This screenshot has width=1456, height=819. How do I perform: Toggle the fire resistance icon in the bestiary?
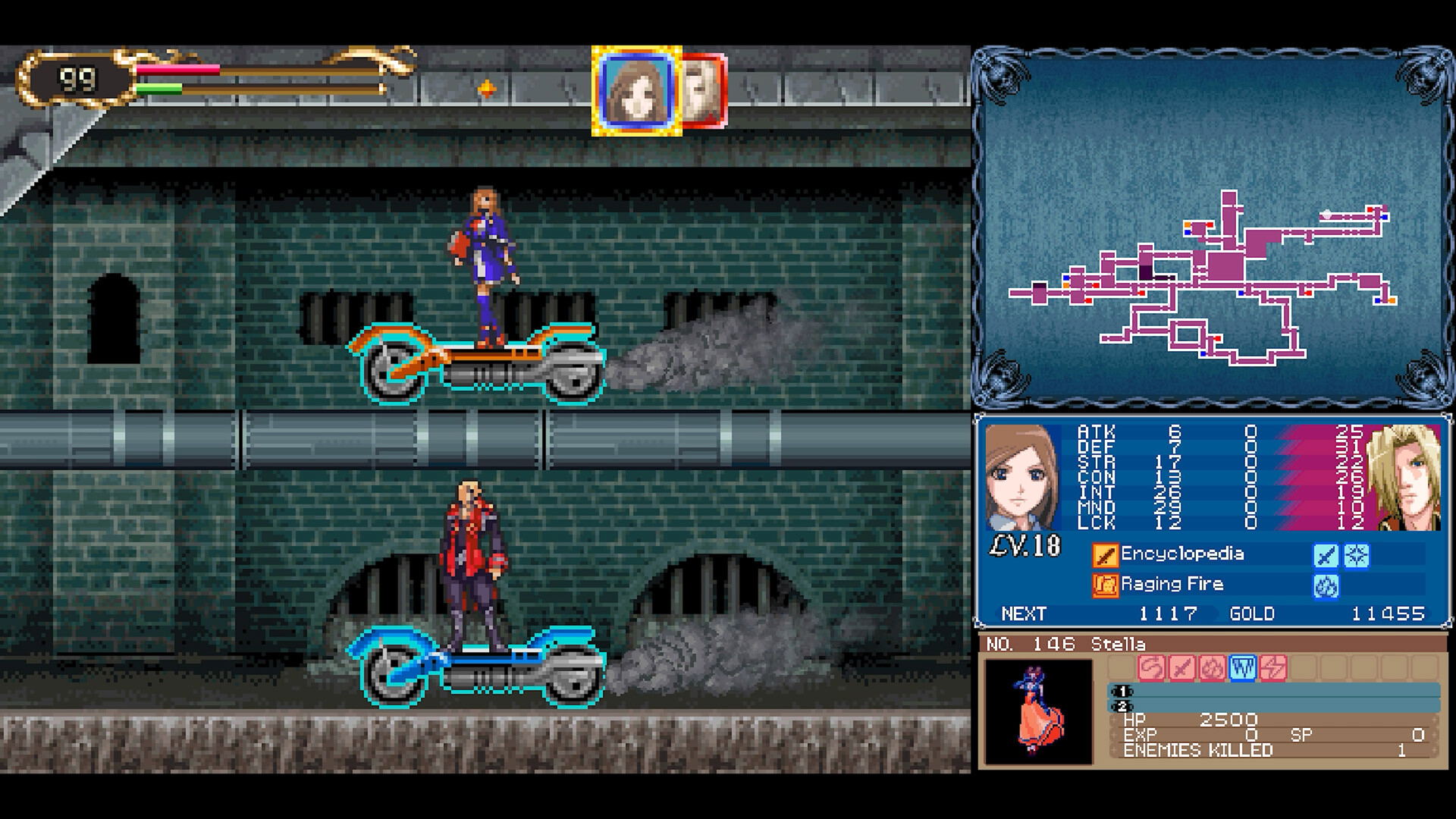1213,667
